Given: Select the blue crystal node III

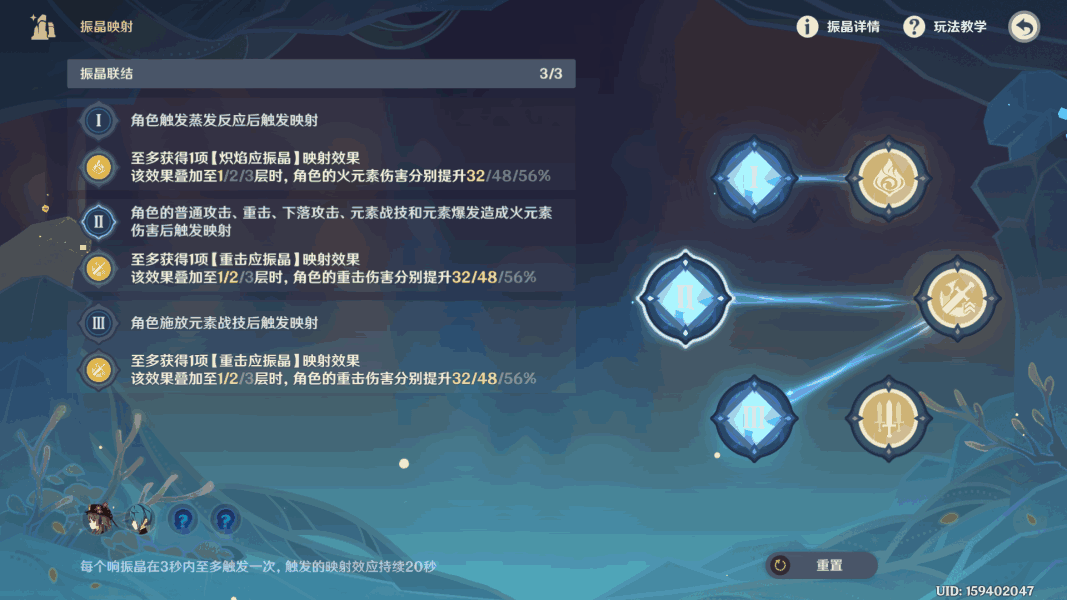Looking at the screenshot, I should (x=753, y=418).
